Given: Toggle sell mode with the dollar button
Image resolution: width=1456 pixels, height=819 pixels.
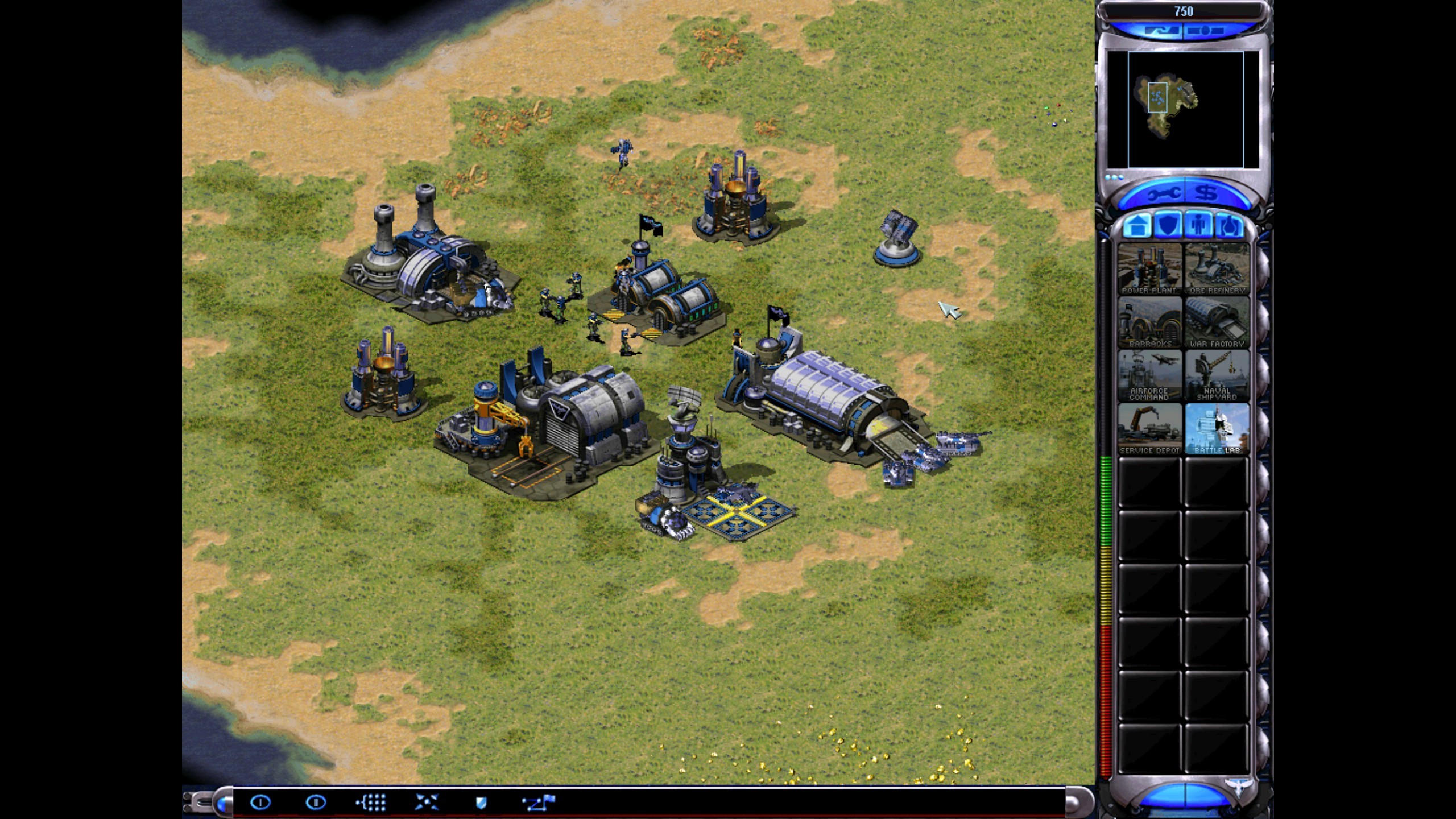Looking at the screenshot, I should (x=1206, y=194).
